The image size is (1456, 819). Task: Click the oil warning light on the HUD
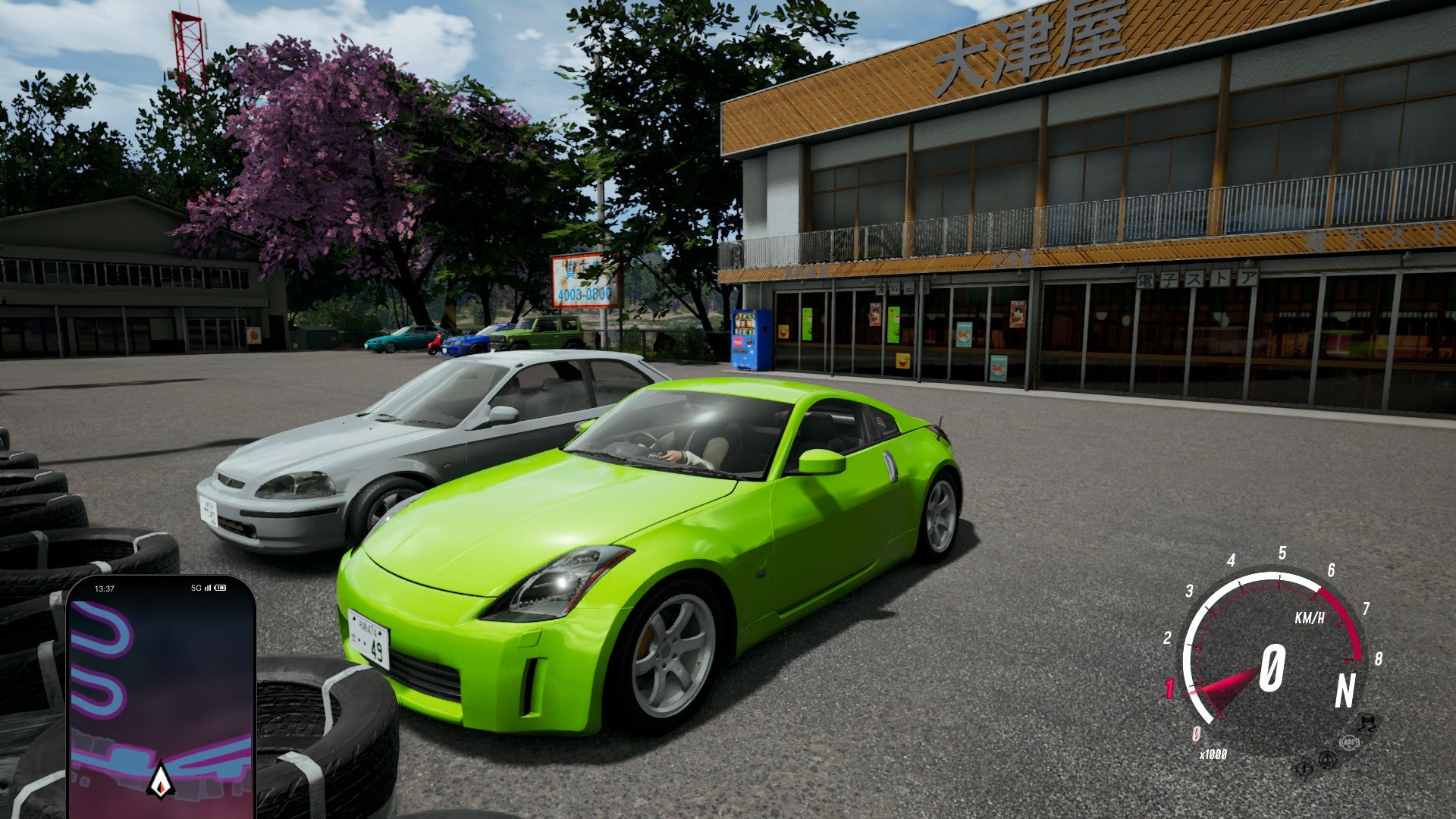(1304, 770)
